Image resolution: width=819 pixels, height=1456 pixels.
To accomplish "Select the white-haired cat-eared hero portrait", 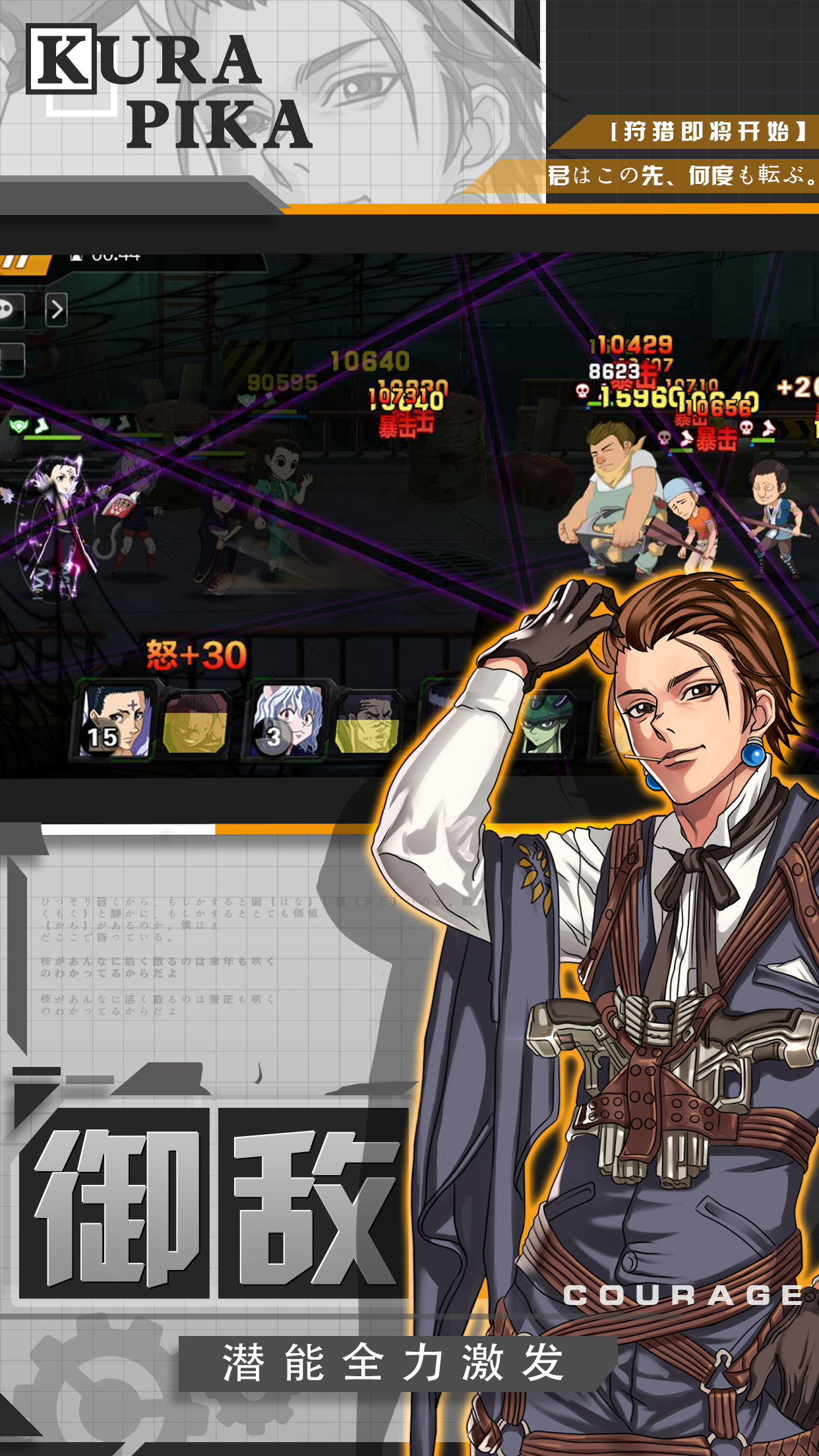I will coord(288,722).
